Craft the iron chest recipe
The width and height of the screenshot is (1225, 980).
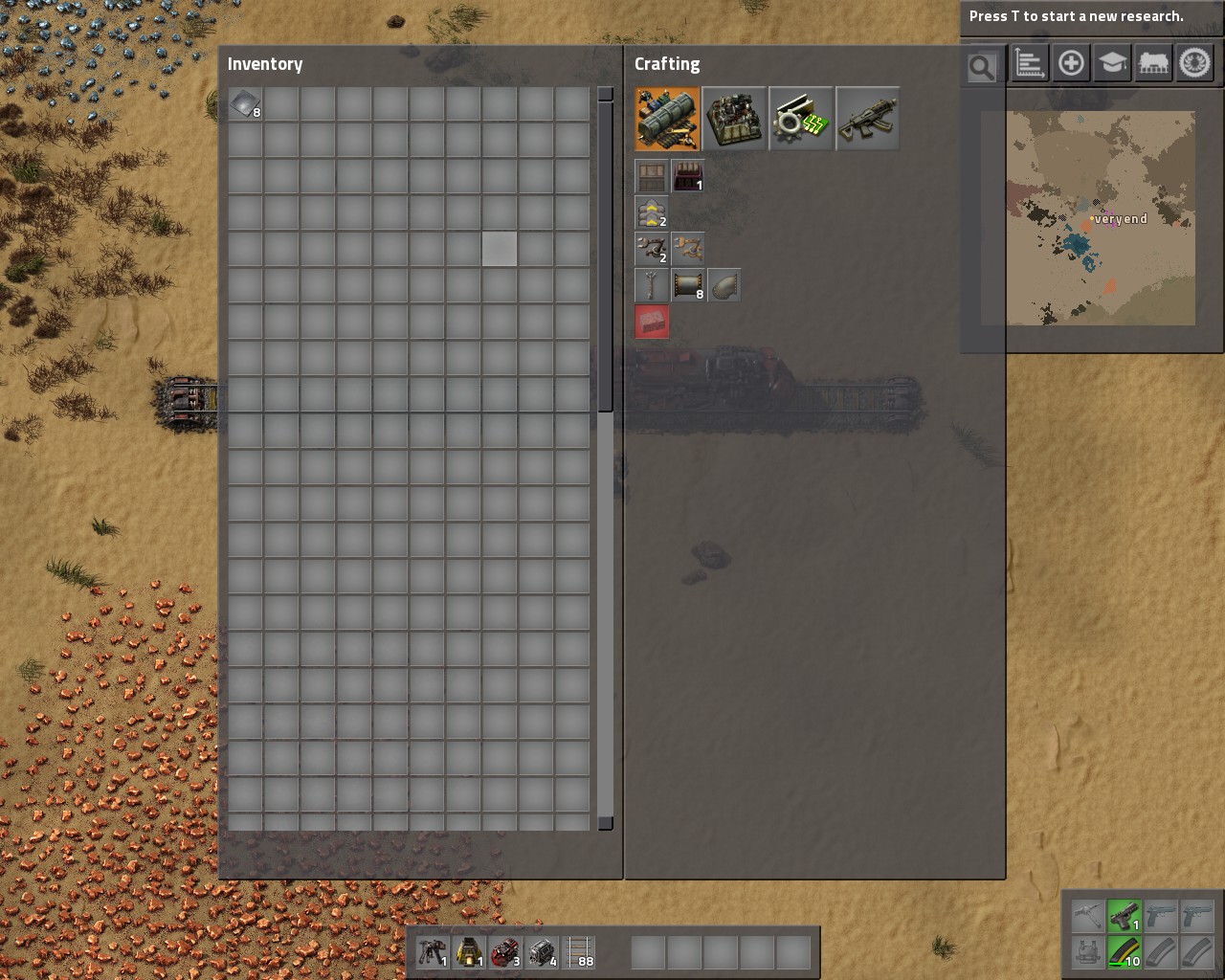click(688, 176)
